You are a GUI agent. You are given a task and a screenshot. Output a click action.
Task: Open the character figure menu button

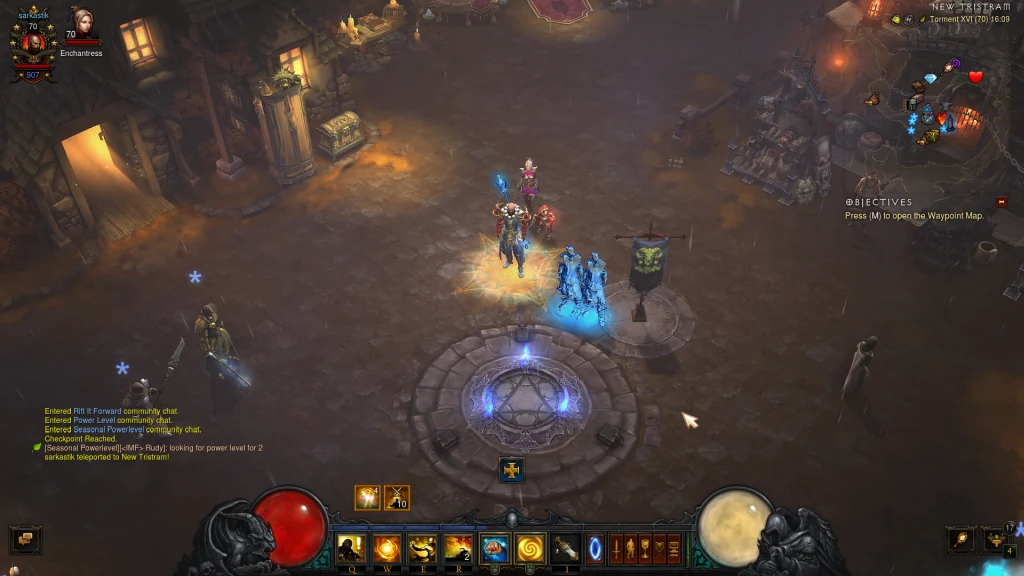(x=631, y=548)
